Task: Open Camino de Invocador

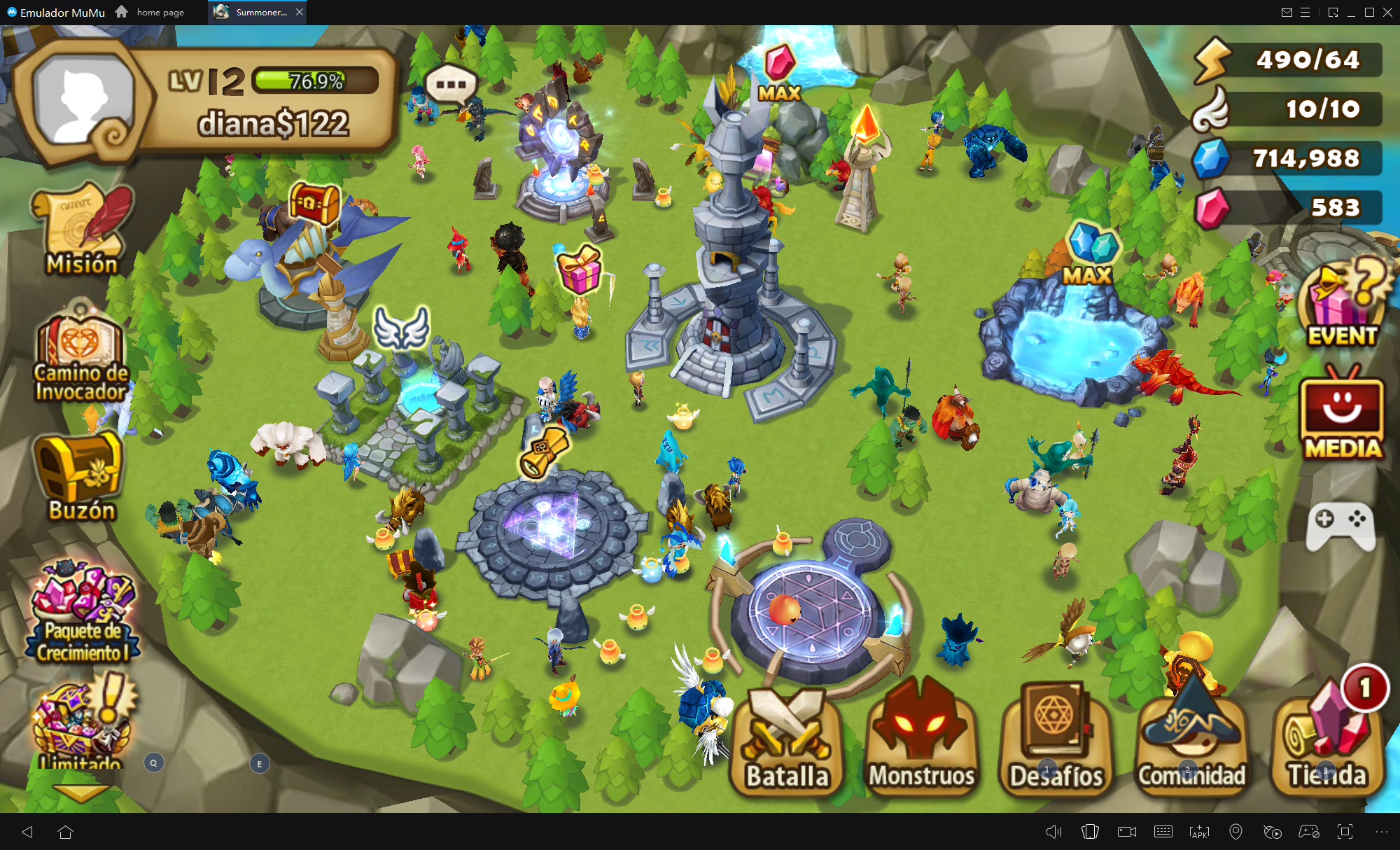Action: coord(81,358)
